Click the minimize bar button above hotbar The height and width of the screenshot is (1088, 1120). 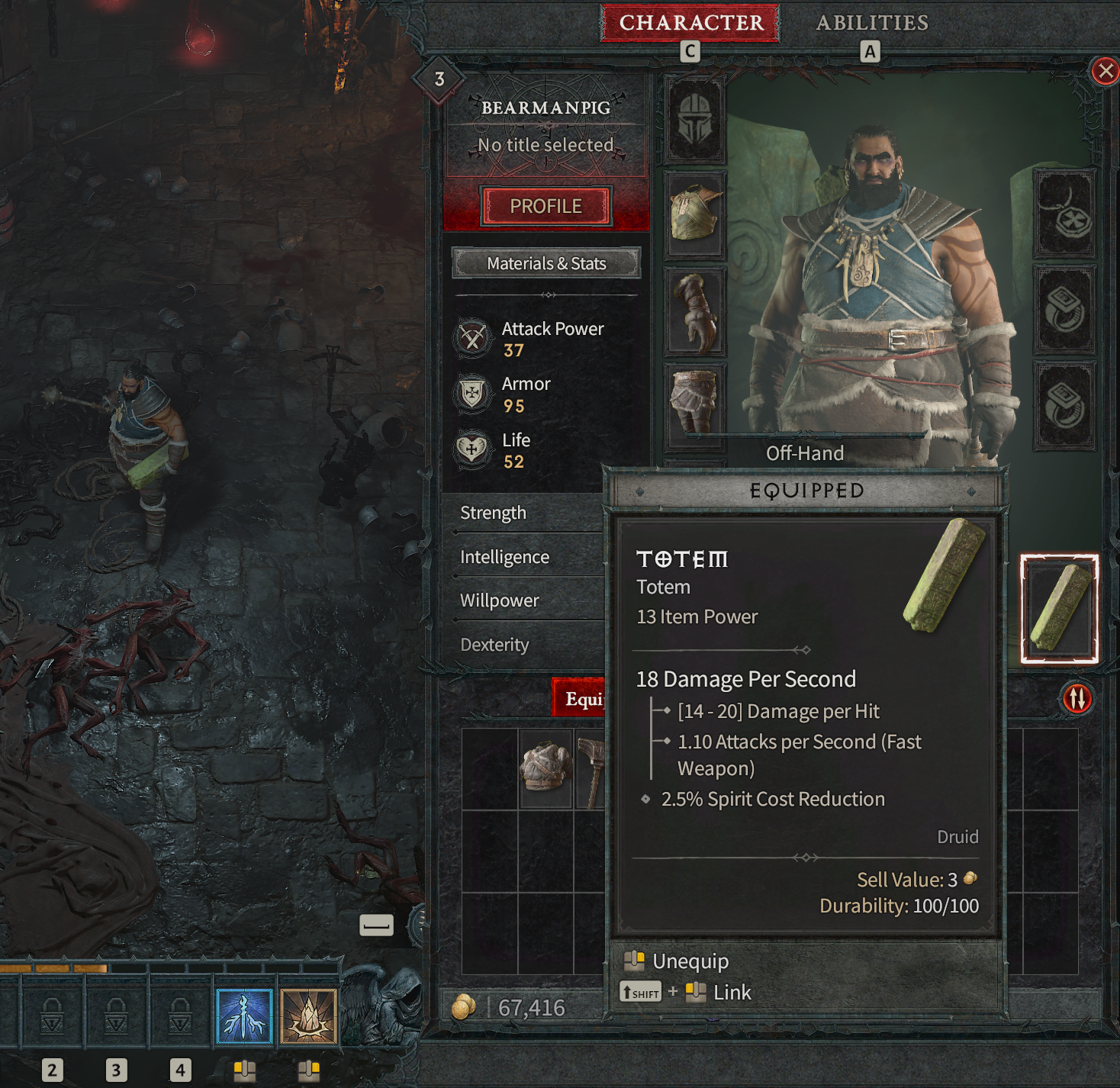376,925
